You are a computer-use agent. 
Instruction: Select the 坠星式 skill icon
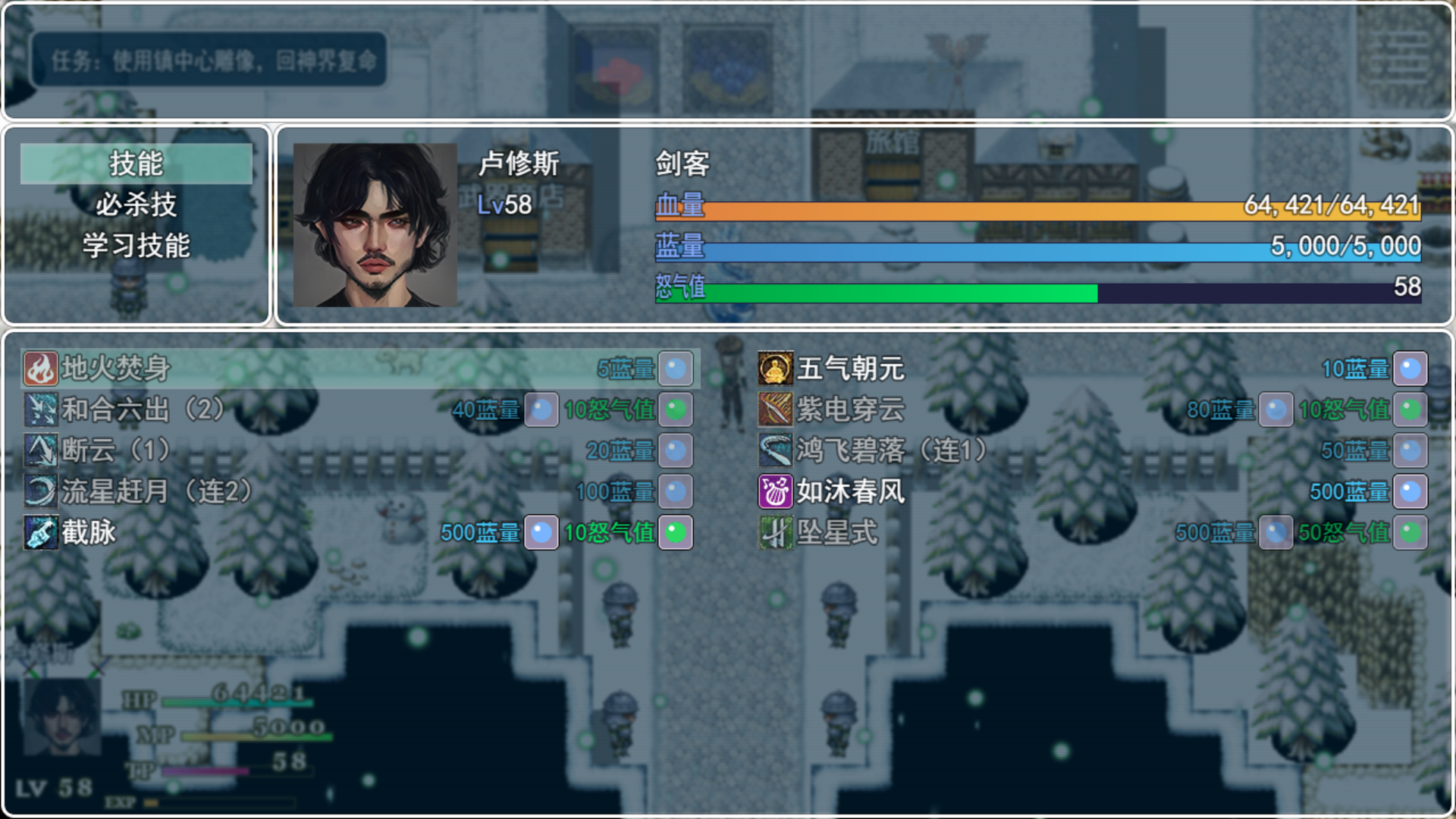point(775,532)
